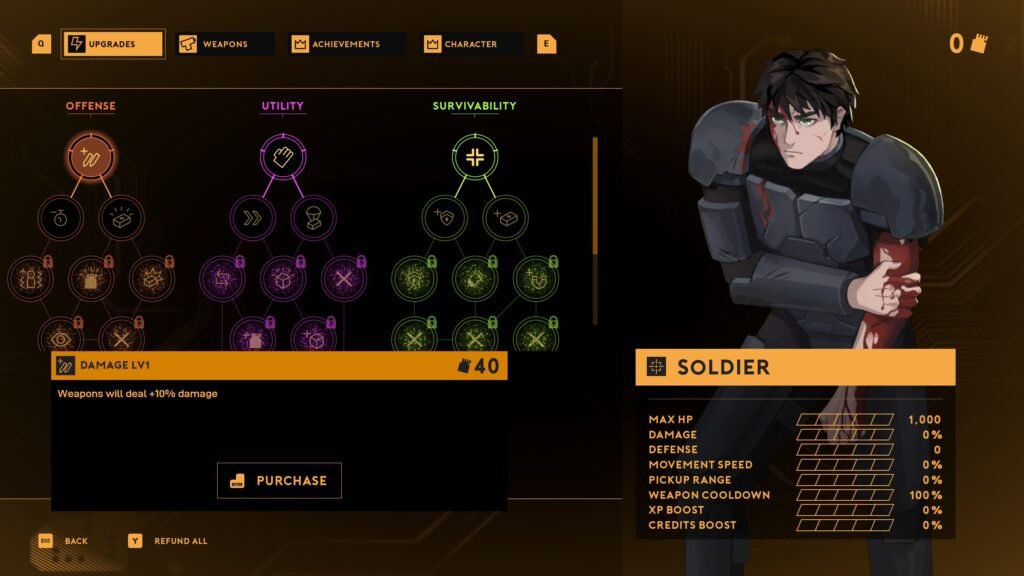1024x576 pixels.
Task: Pick the plus-crate node in Survivability tree
Action: pos(505,217)
